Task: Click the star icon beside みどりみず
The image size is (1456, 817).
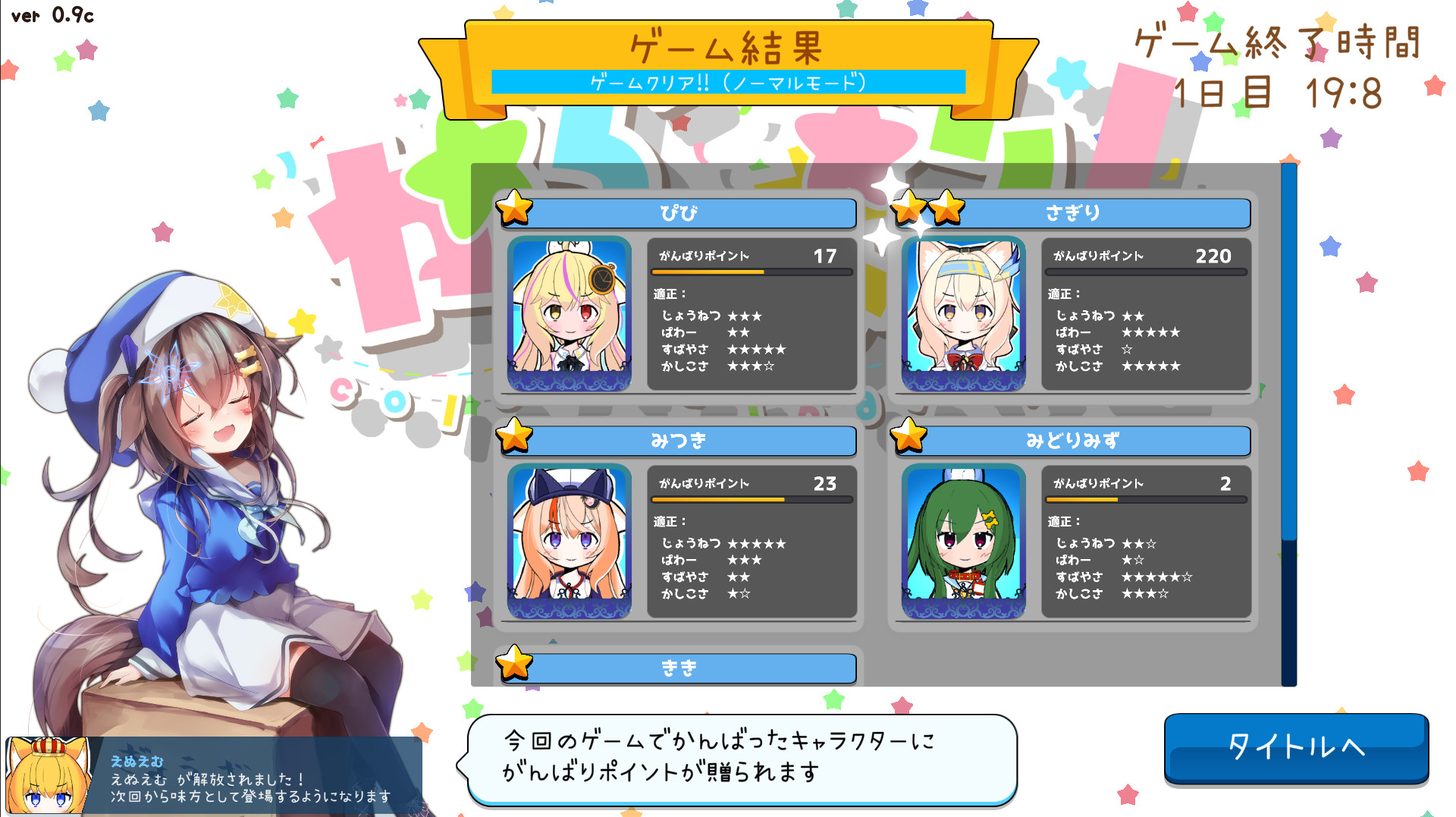Action: tap(908, 439)
